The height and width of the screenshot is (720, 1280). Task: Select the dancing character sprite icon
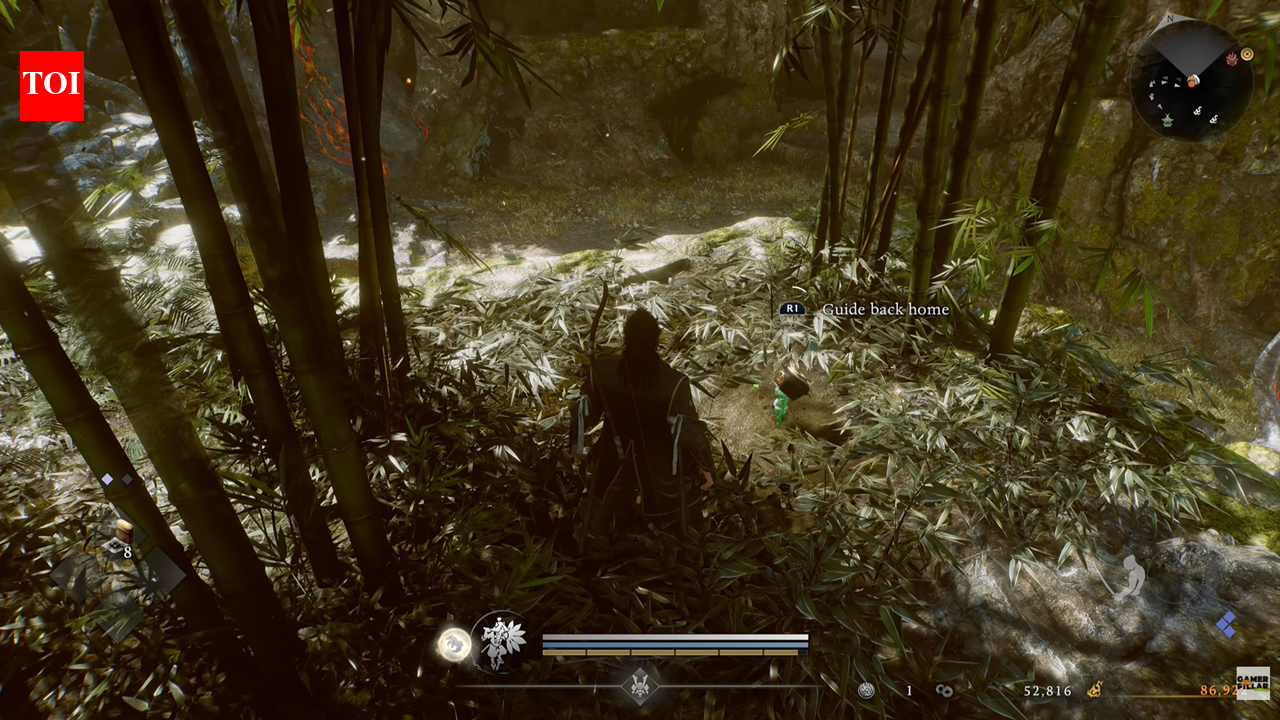tap(498, 640)
